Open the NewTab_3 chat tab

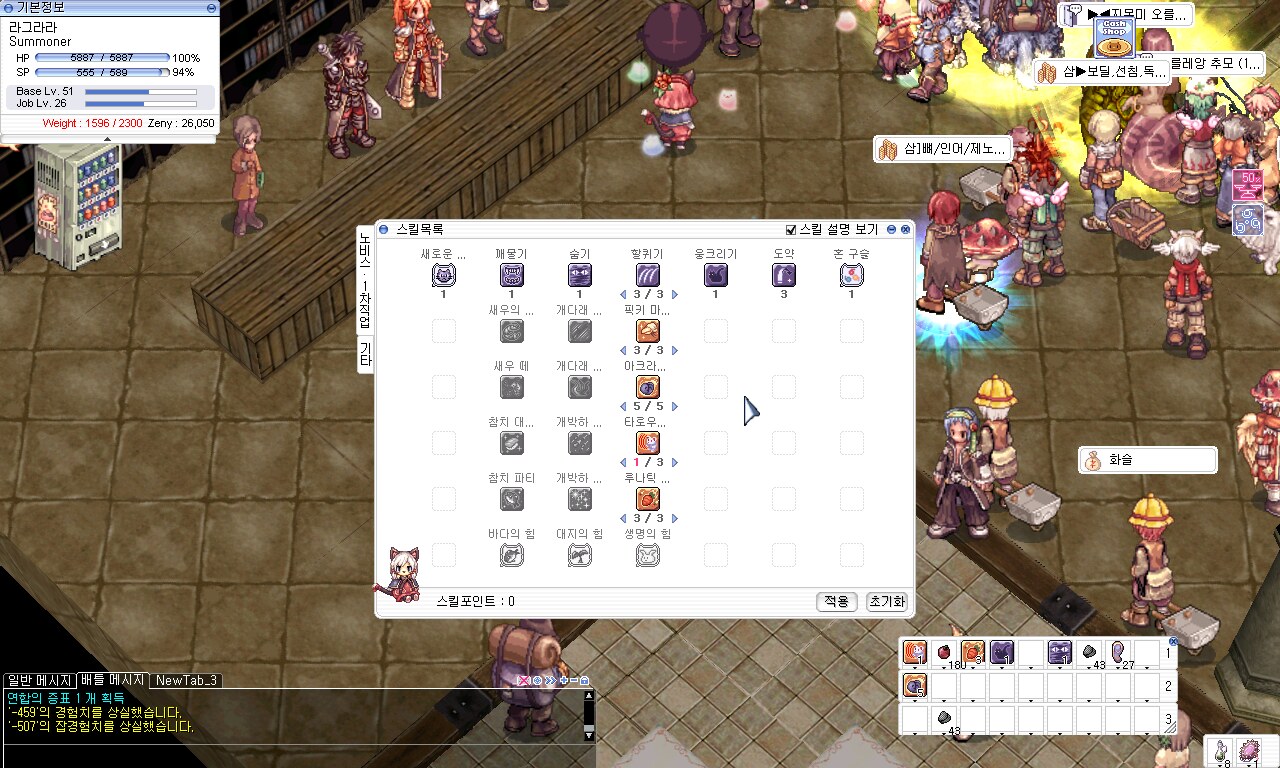pos(186,680)
